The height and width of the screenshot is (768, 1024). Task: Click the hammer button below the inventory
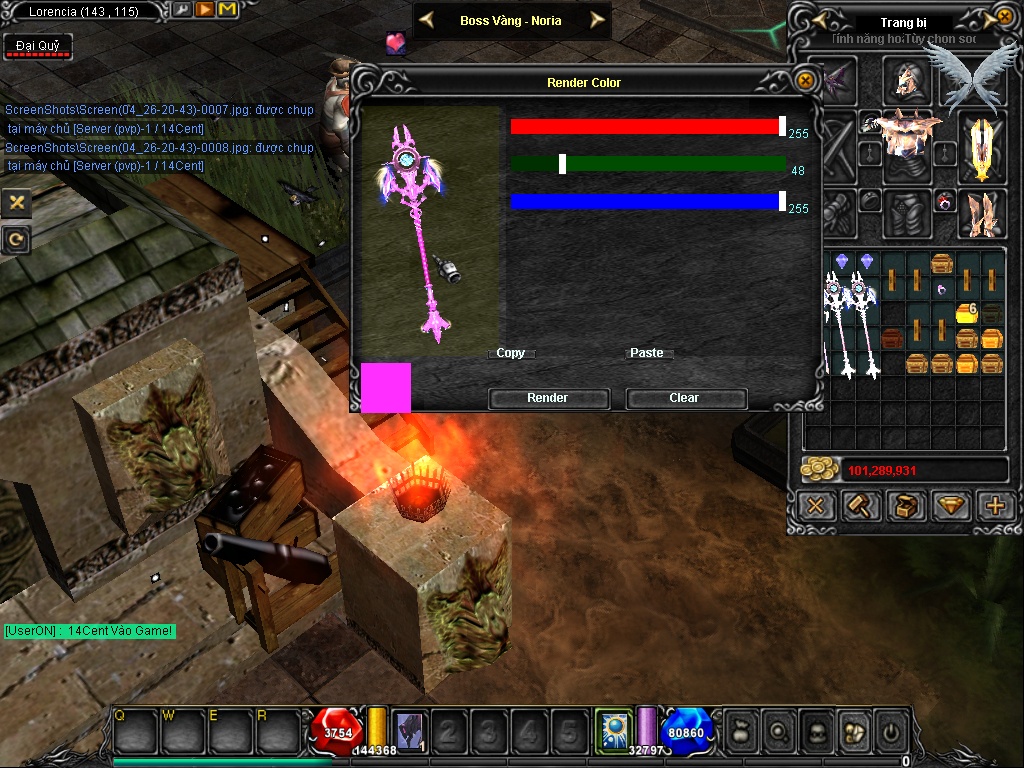point(860,506)
